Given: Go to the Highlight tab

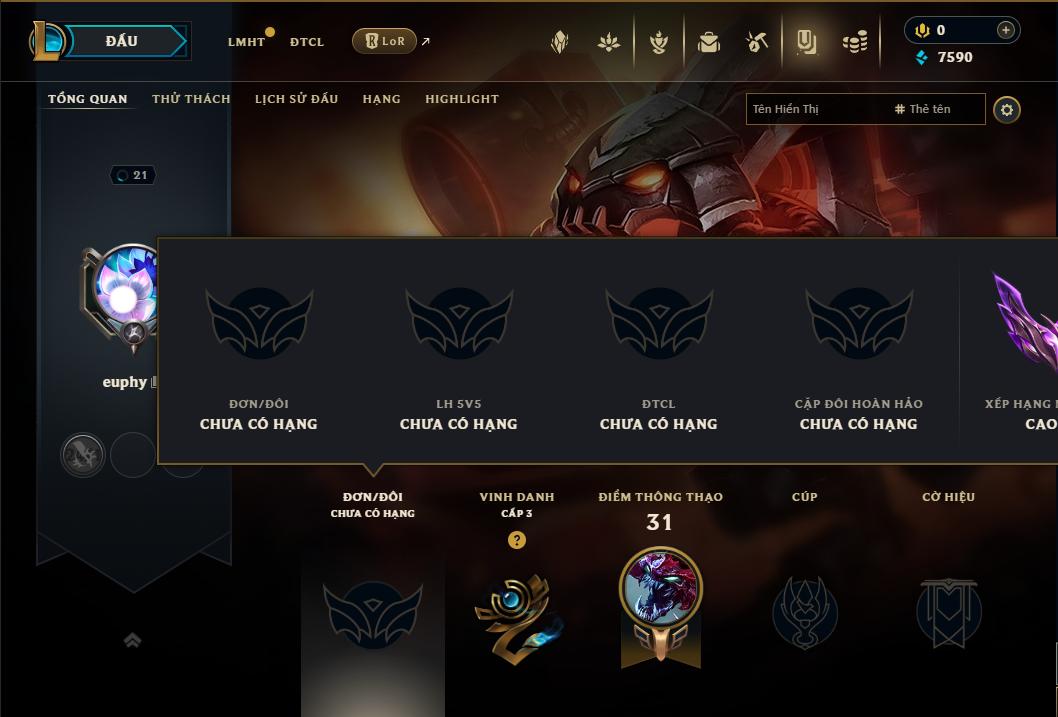Looking at the screenshot, I should click(x=462, y=99).
